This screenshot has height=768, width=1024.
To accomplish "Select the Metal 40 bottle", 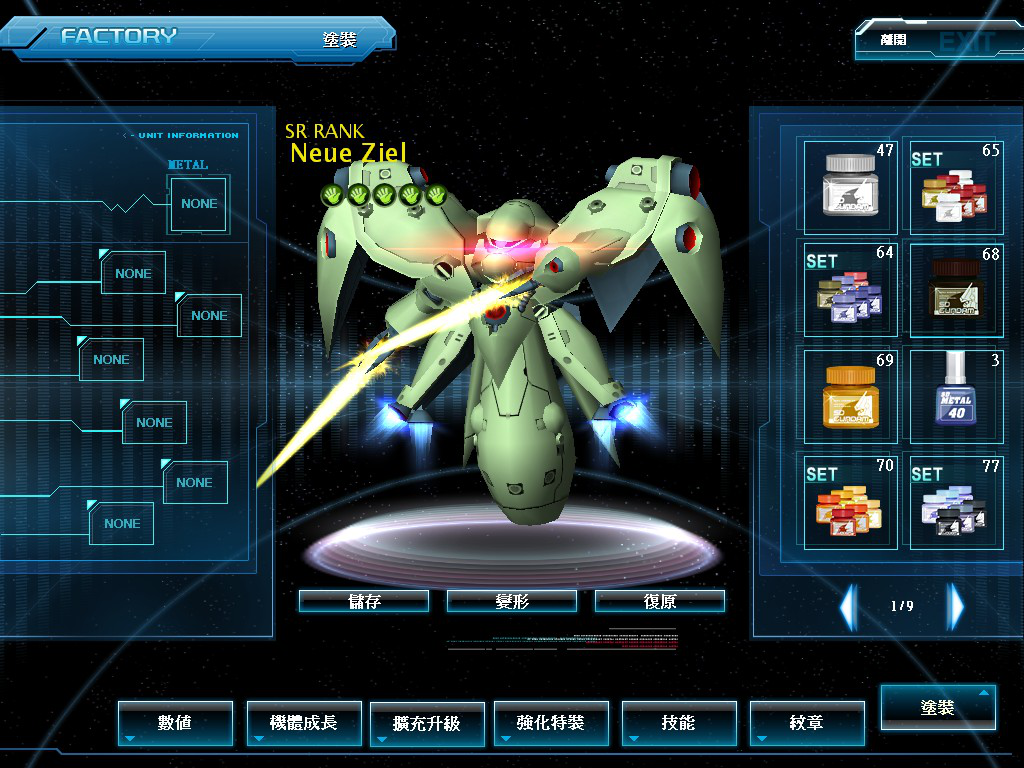I will [954, 395].
